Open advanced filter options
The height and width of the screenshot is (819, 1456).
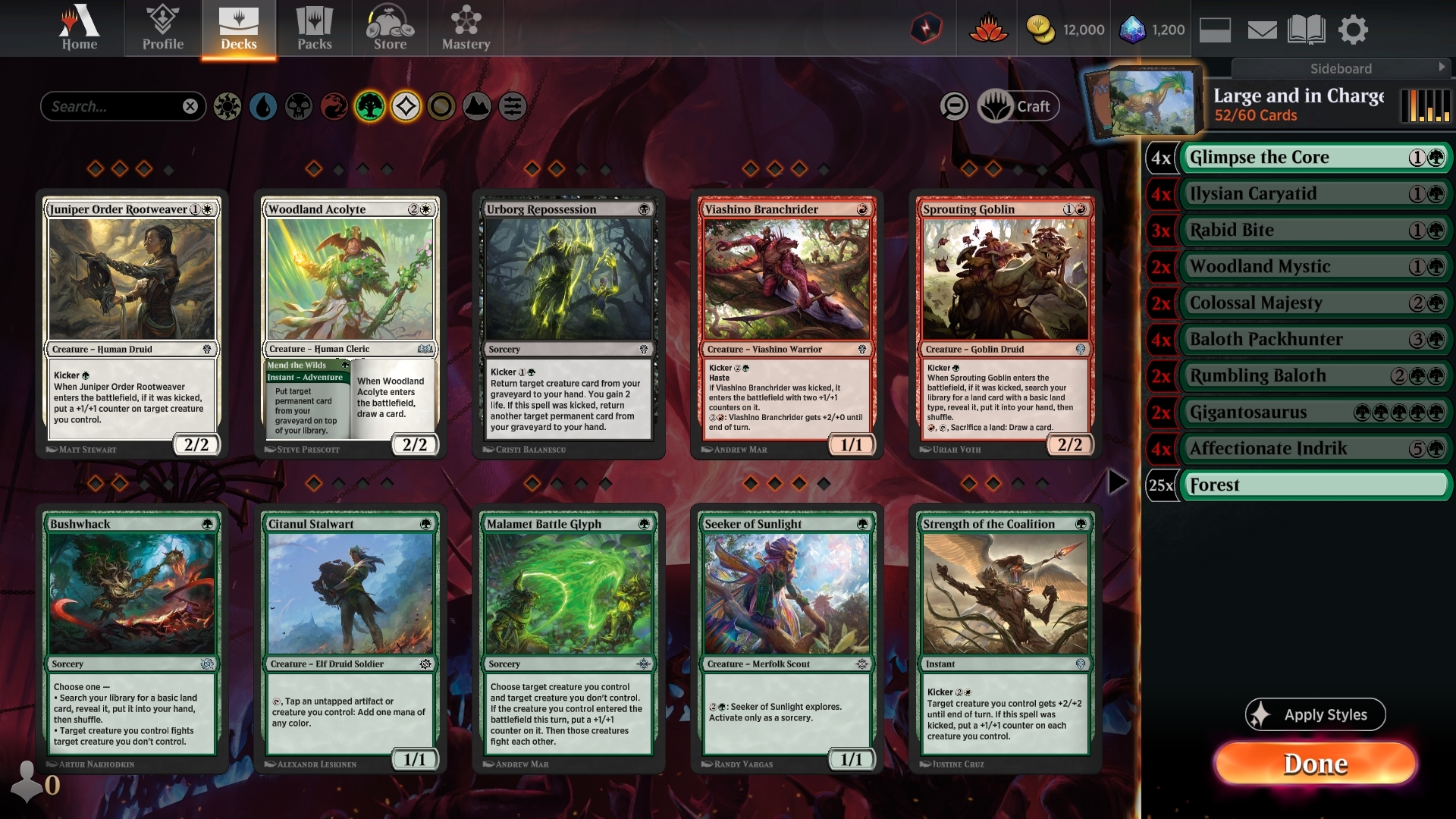[512, 106]
